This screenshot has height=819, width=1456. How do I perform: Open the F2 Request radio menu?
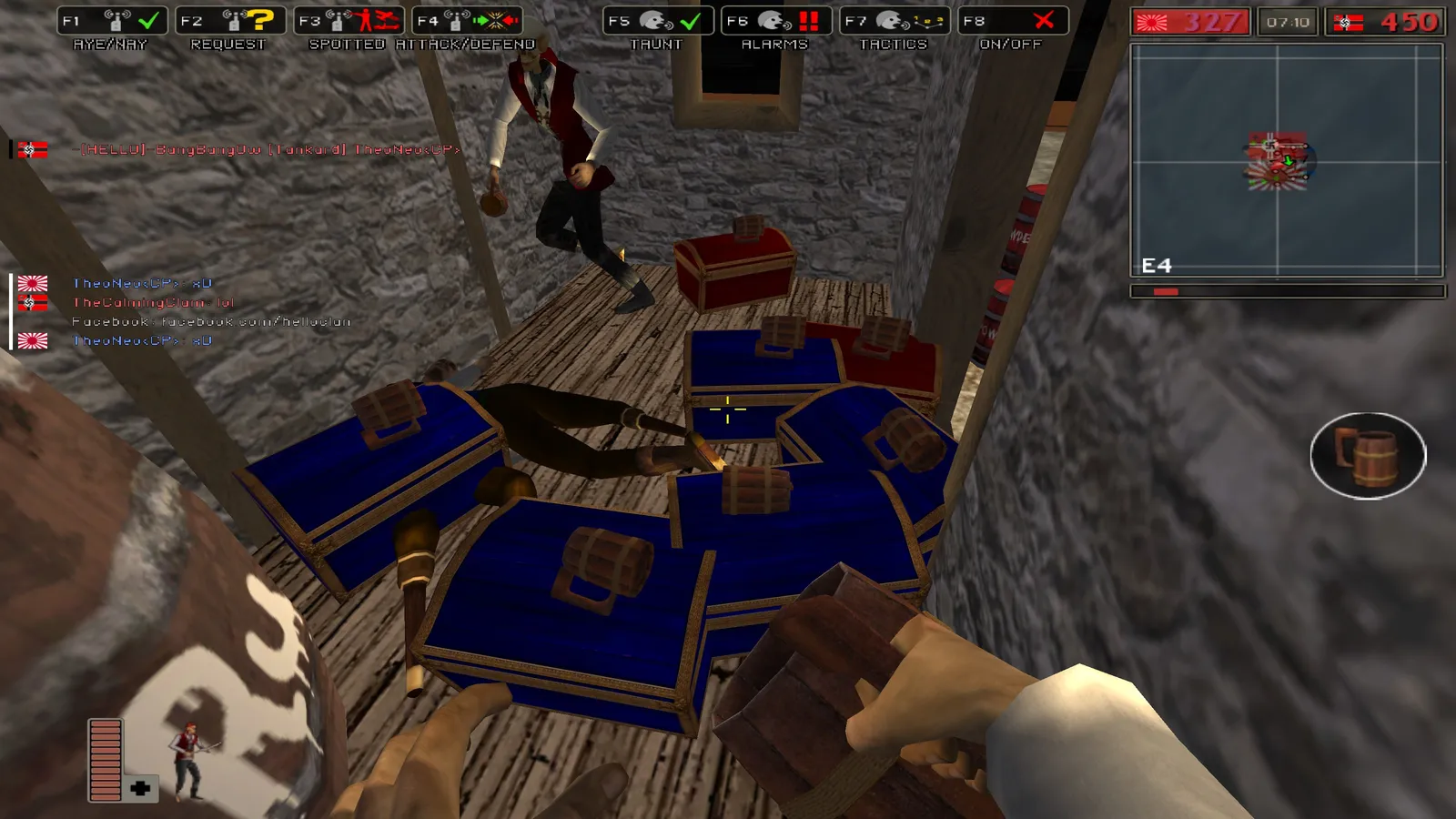coord(230,21)
